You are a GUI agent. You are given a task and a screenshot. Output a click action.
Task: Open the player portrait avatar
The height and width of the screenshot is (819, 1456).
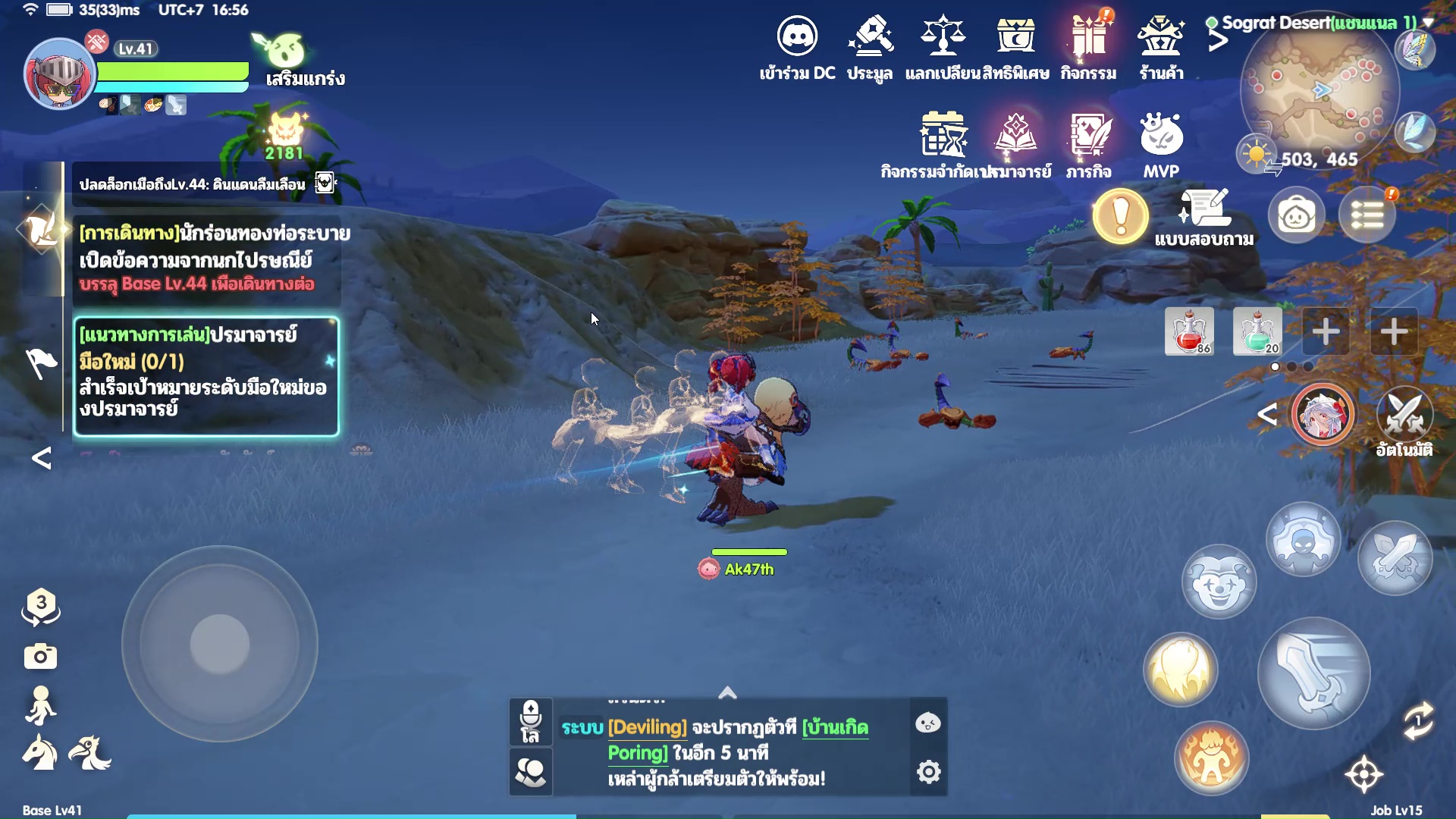[59, 75]
